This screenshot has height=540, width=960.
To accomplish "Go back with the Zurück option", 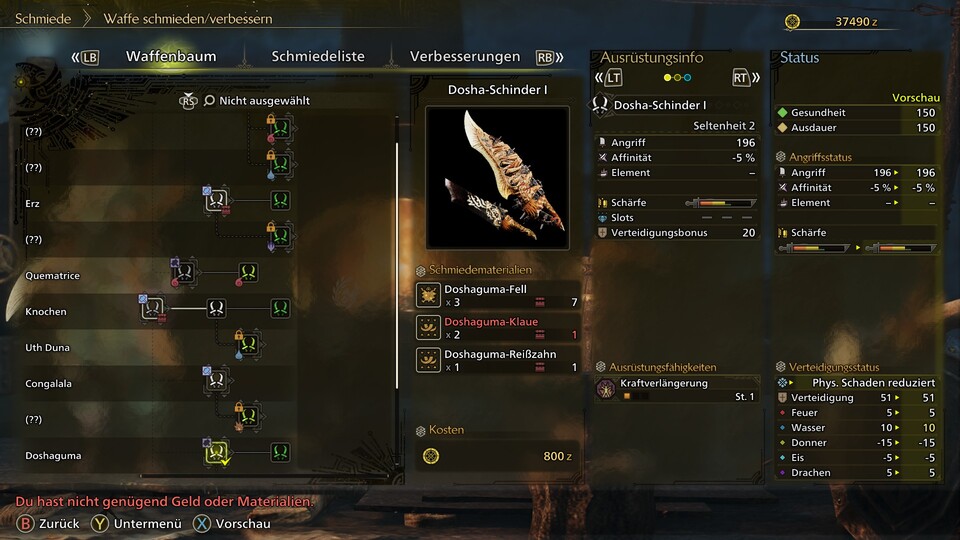I will coord(46,523).
